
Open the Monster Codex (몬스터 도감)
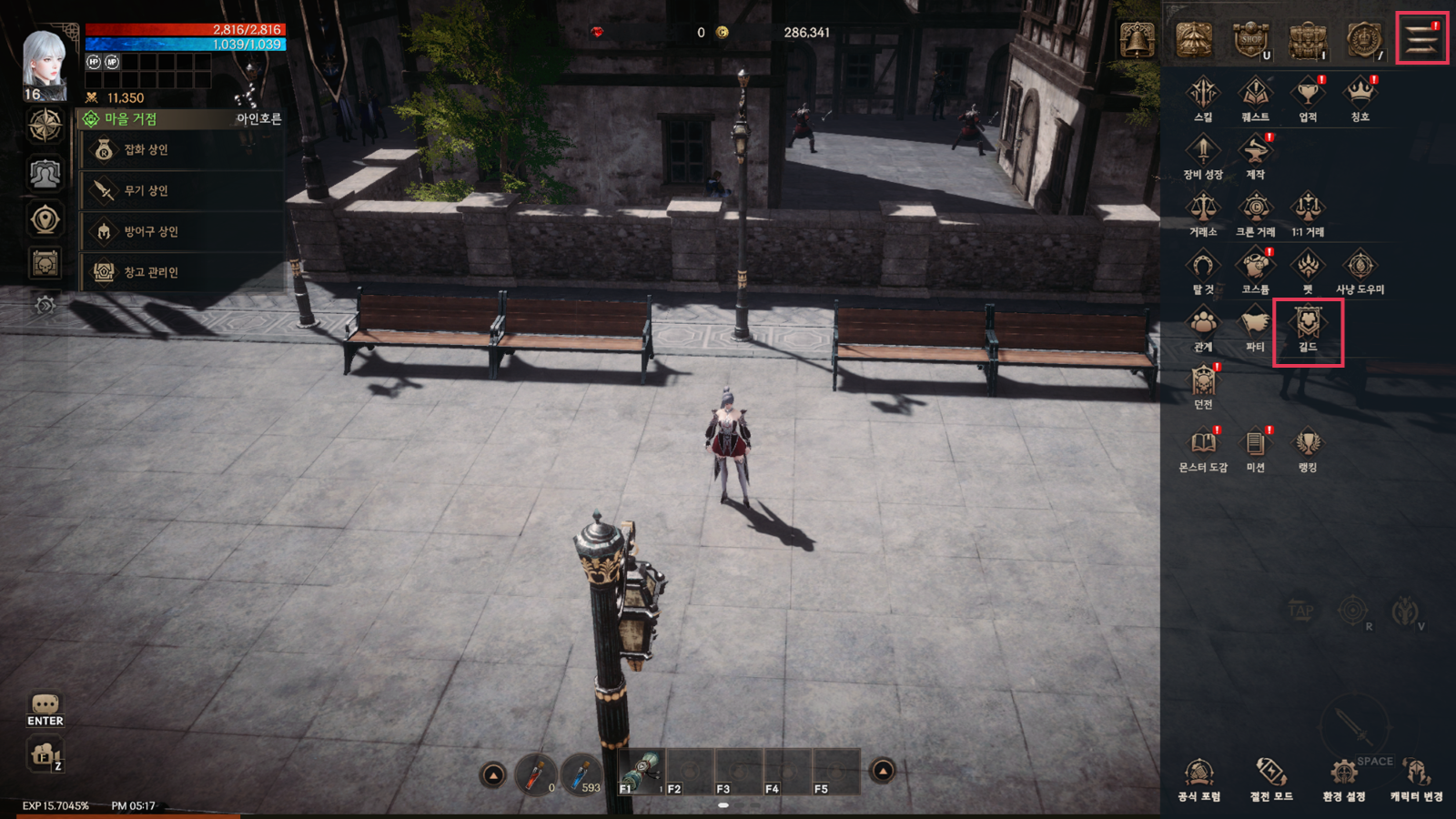[x=1203, y=448]
